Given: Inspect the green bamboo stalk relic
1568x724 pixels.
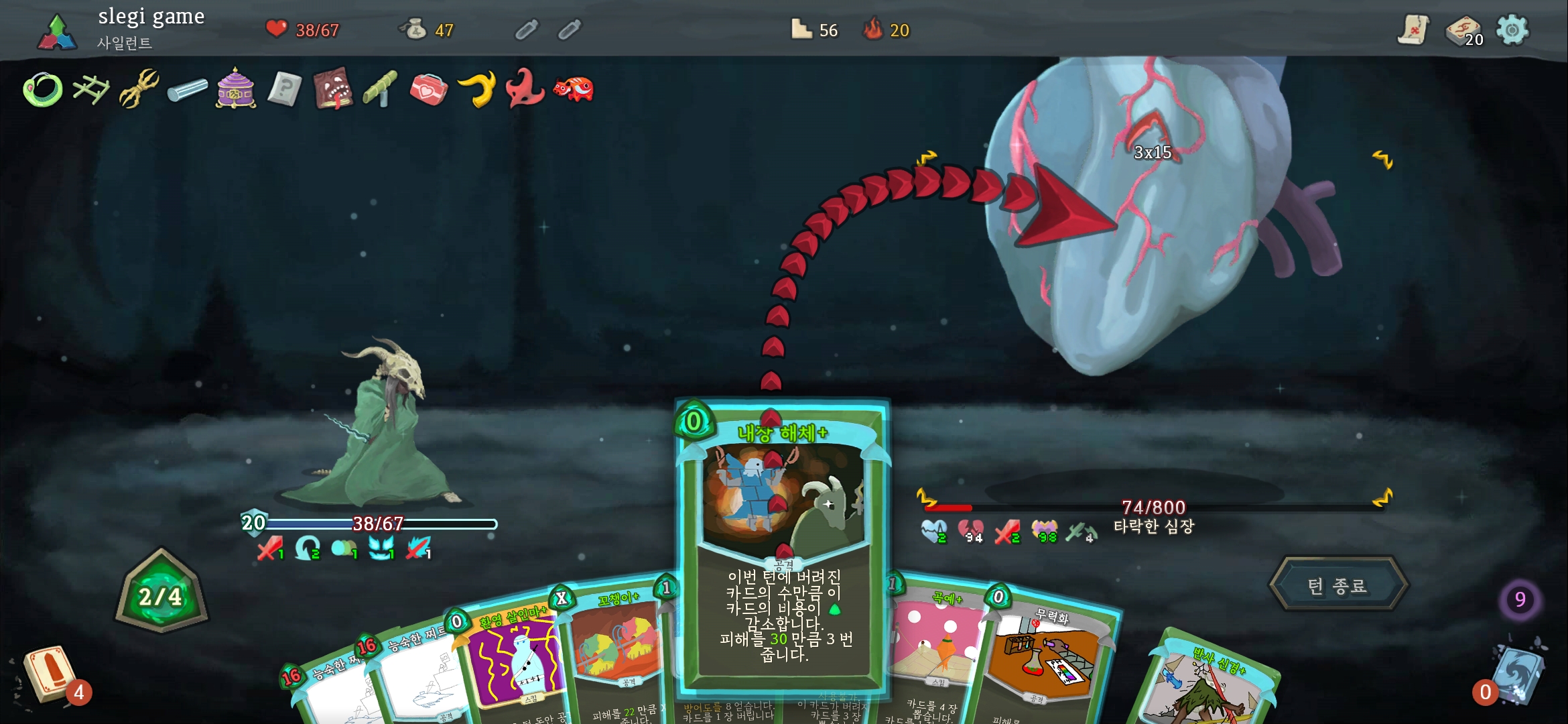Looking at the screenshot, I should tap(381, 89).
